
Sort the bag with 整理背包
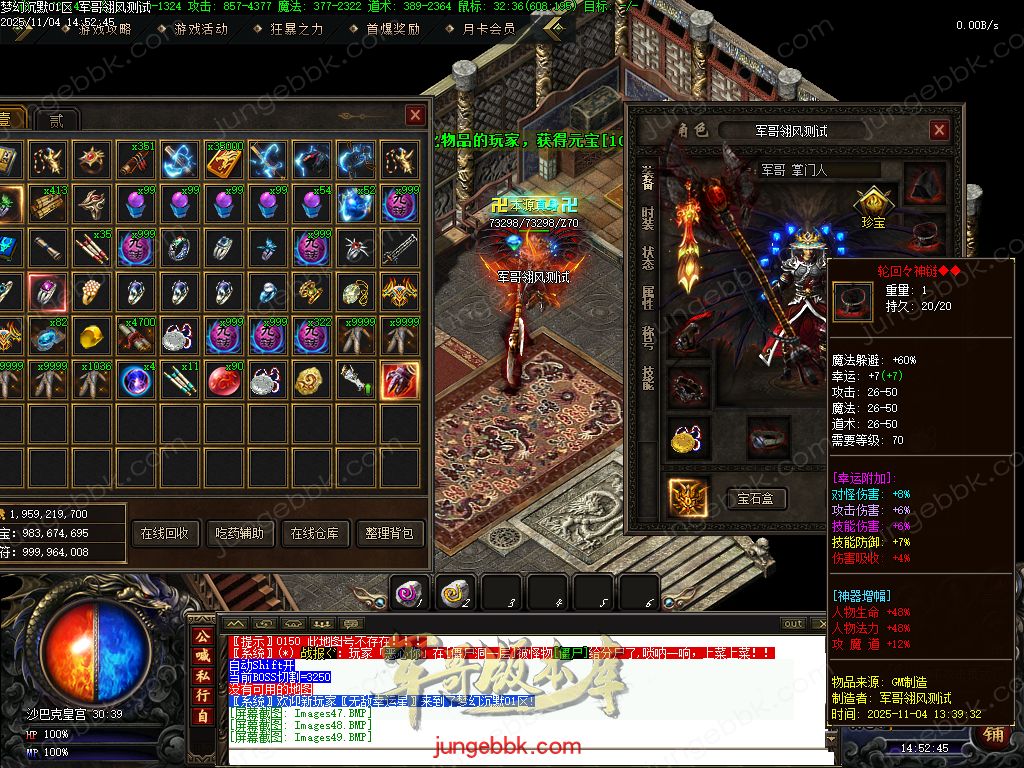[x=390, y=533]
